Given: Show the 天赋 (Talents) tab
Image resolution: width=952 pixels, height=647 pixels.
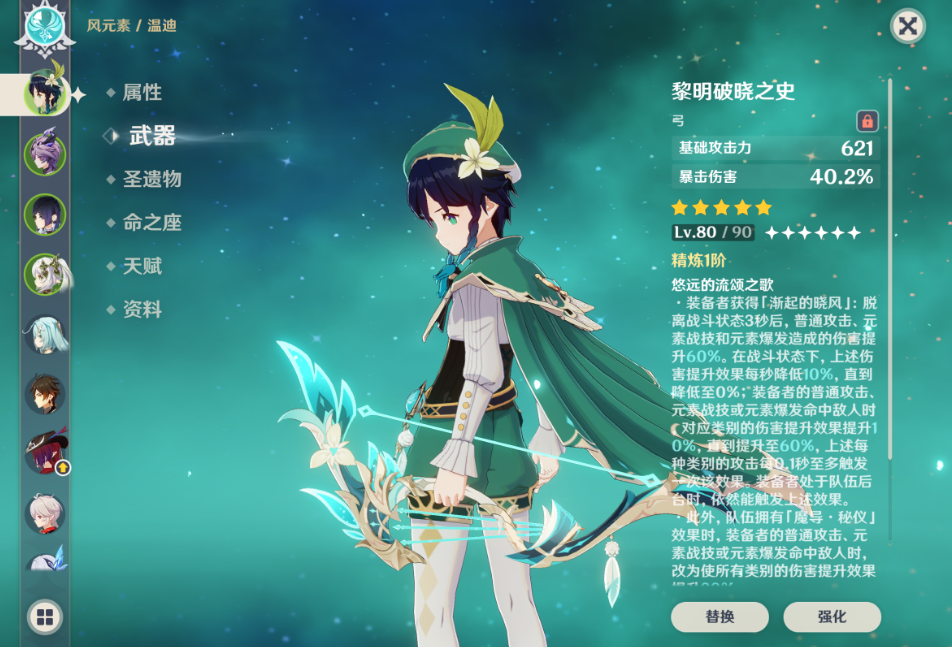Looking at the screenshot, I should (141, 266).
